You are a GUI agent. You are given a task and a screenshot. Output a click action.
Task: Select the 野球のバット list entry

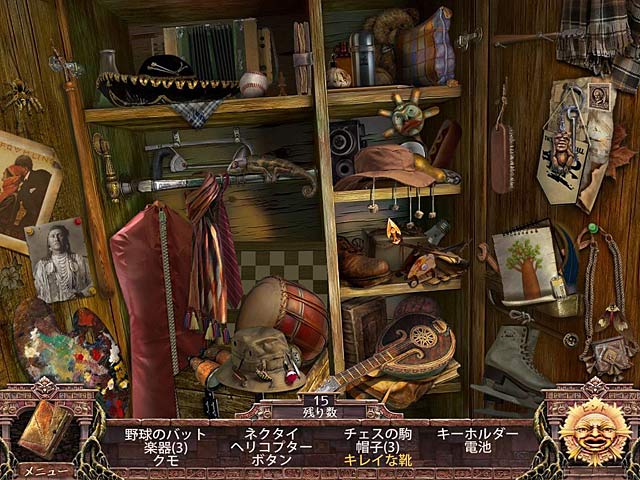[x=165, y=434]
